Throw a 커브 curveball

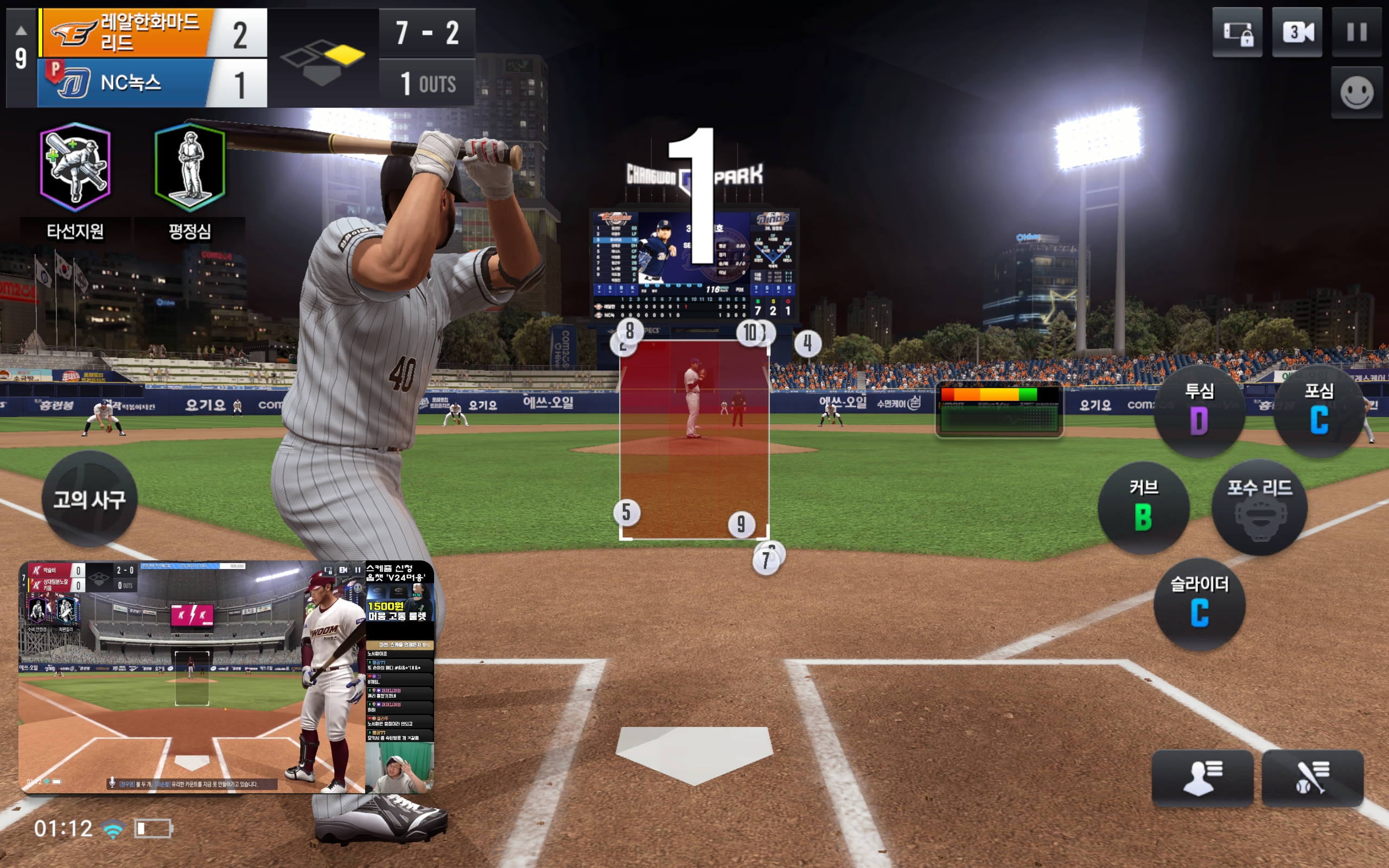point(1143,507)
